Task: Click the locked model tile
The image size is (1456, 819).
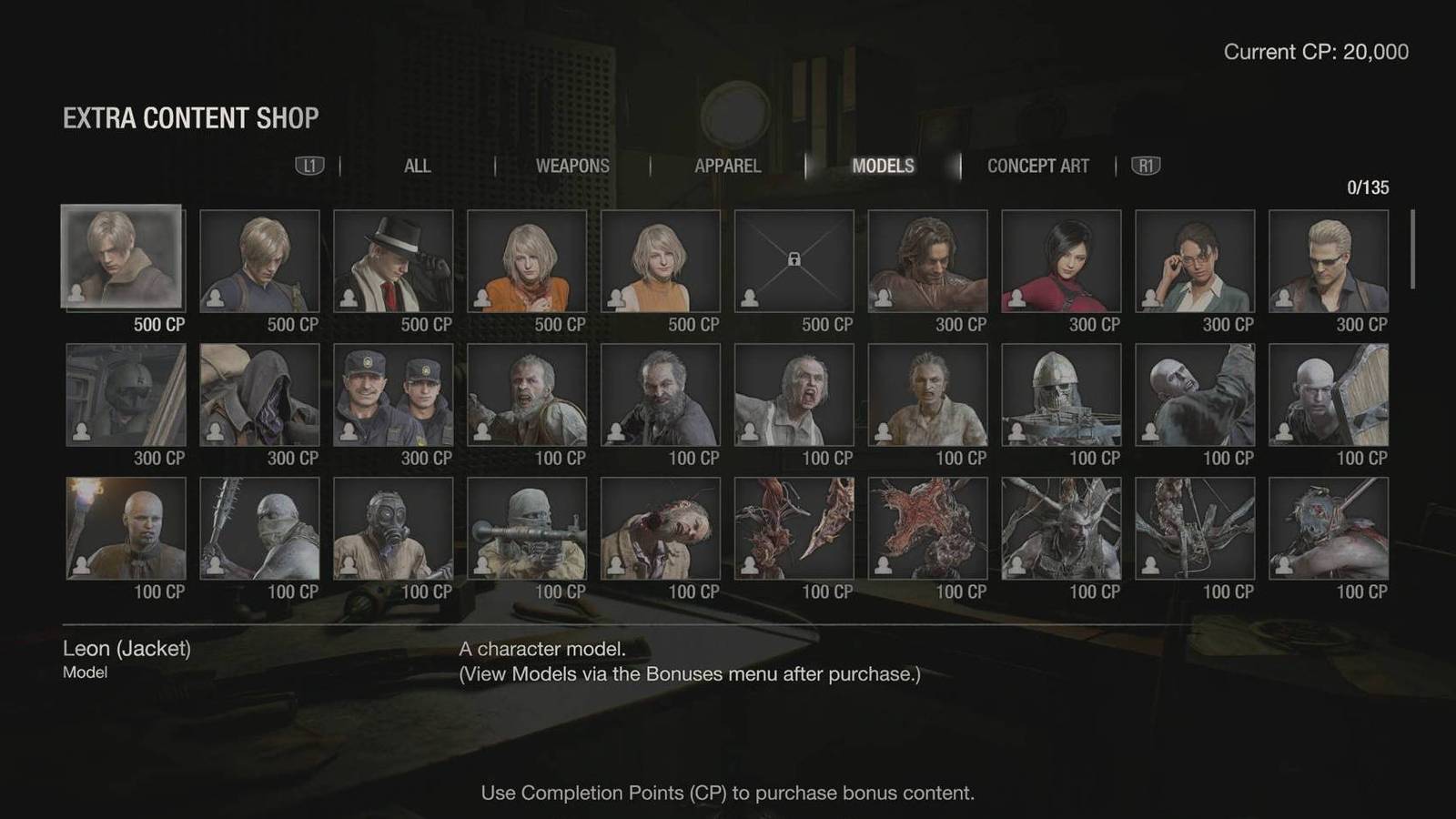Action: click(794, 261)
